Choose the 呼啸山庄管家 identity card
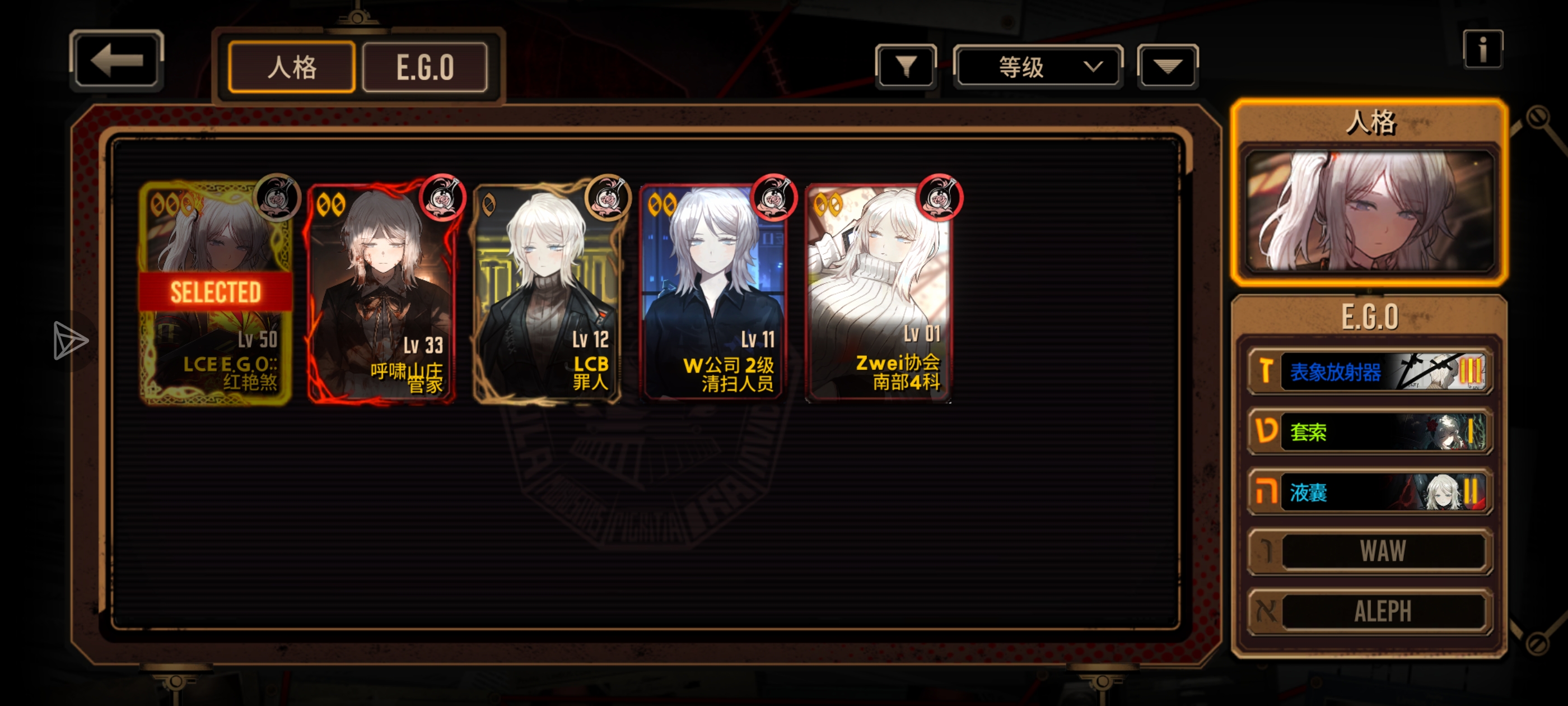This screenshot has height=706, width=1568. click(x=382, y=292)
